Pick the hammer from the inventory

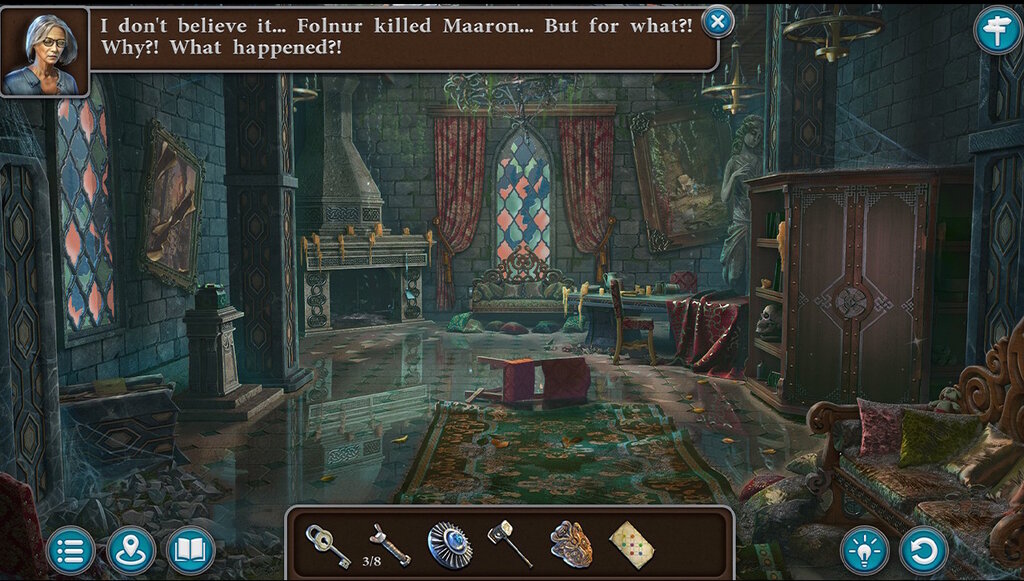[509, 545]
